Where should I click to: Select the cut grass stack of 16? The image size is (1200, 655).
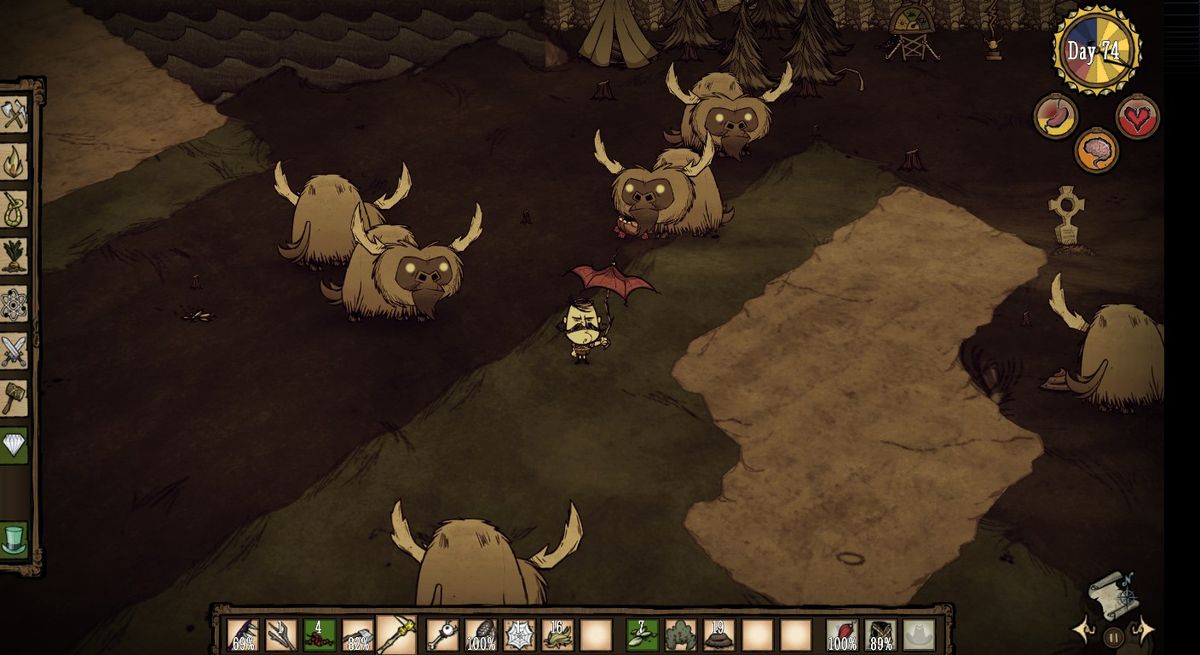(557, 634)
